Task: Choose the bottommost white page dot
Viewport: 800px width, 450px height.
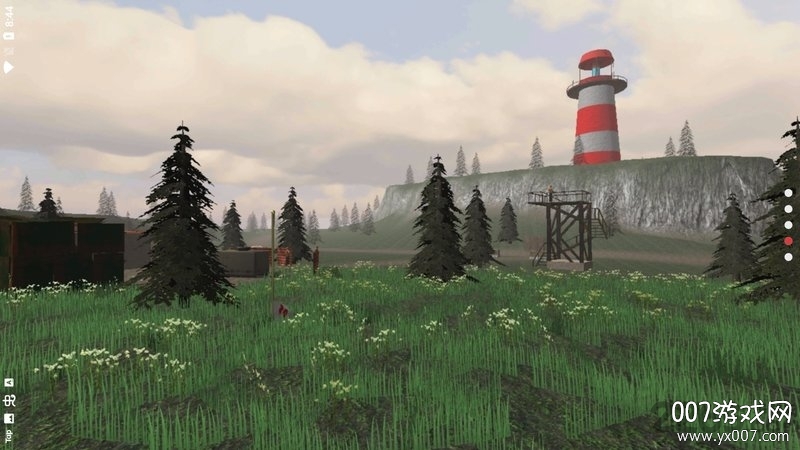Action: pyautogui.click(x=788, y=257)
